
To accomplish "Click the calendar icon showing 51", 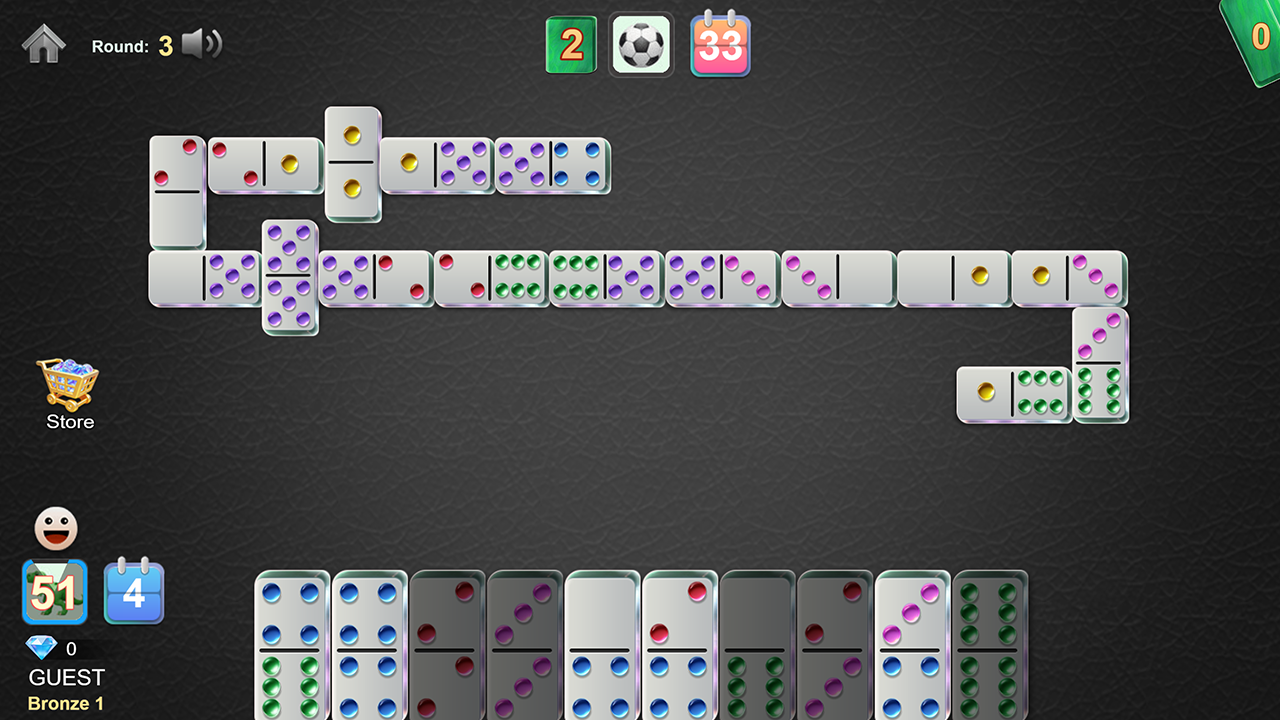I will [x=55, y=591].
